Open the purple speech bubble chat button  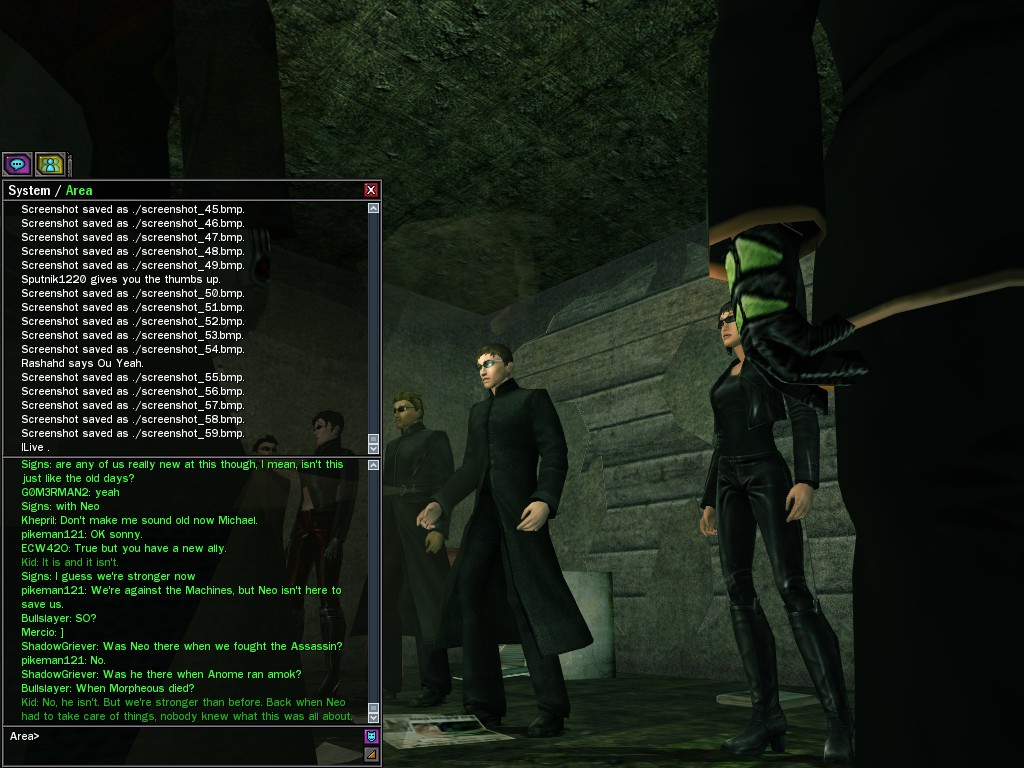point(17,164)
